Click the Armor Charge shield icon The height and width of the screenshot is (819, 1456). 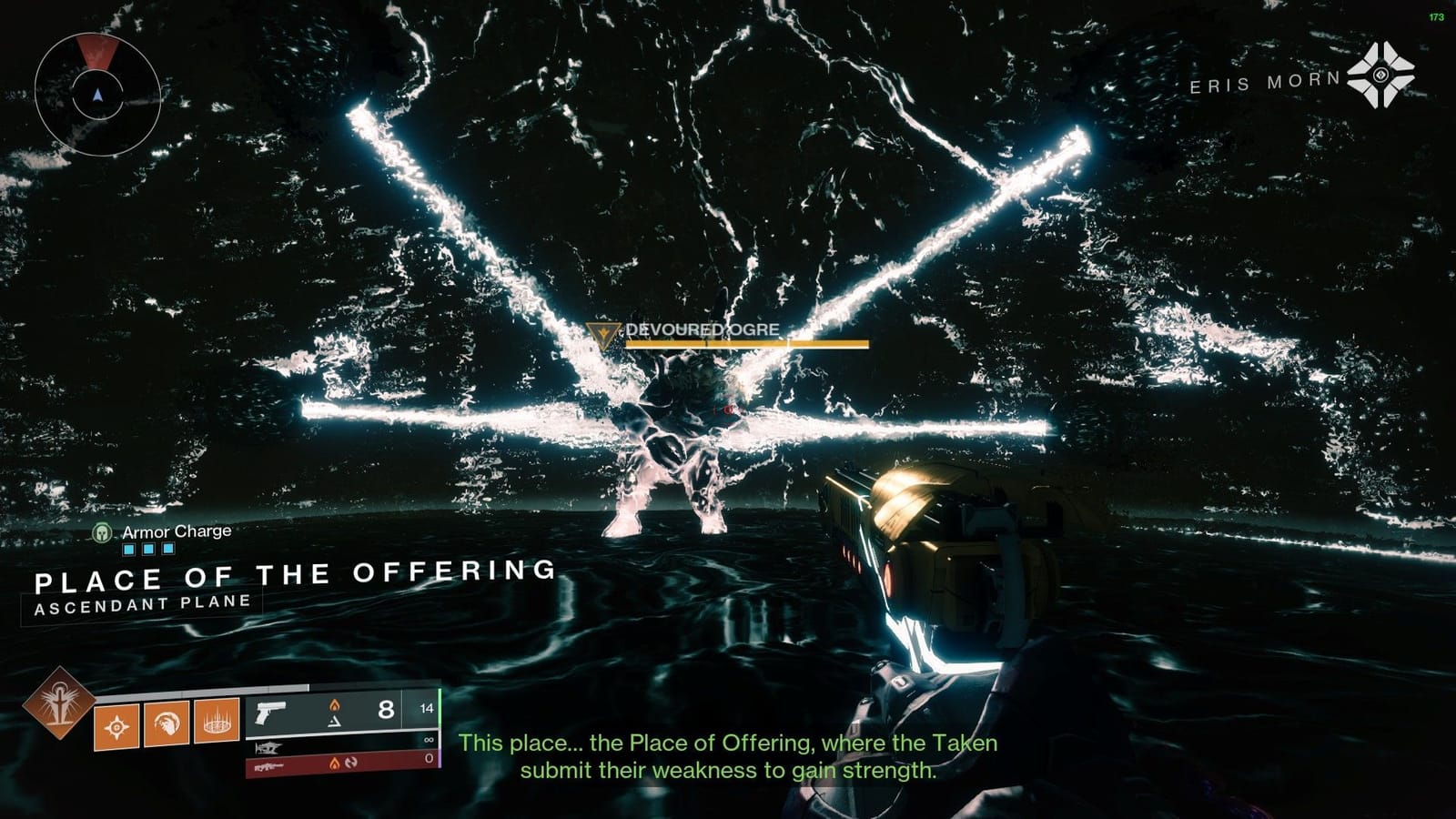101,535
